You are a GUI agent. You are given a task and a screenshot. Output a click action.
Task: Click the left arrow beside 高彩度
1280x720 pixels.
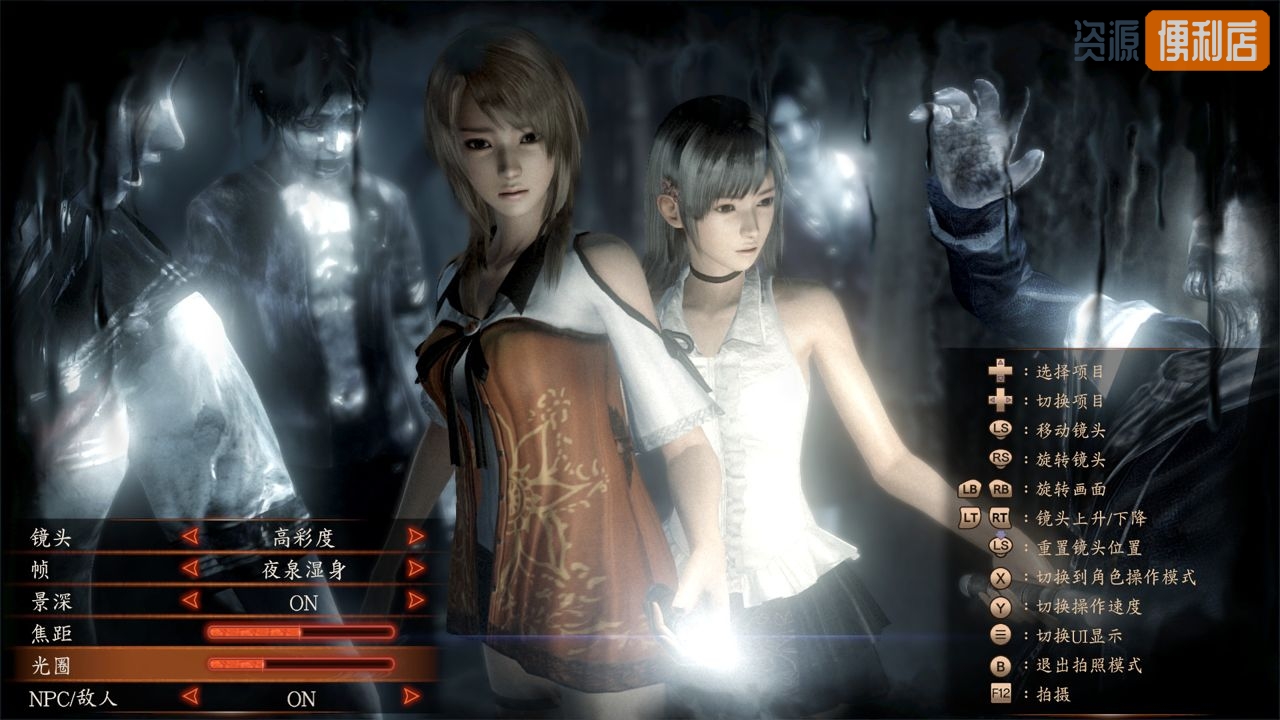pyautogui.click(x=190, y=537)
